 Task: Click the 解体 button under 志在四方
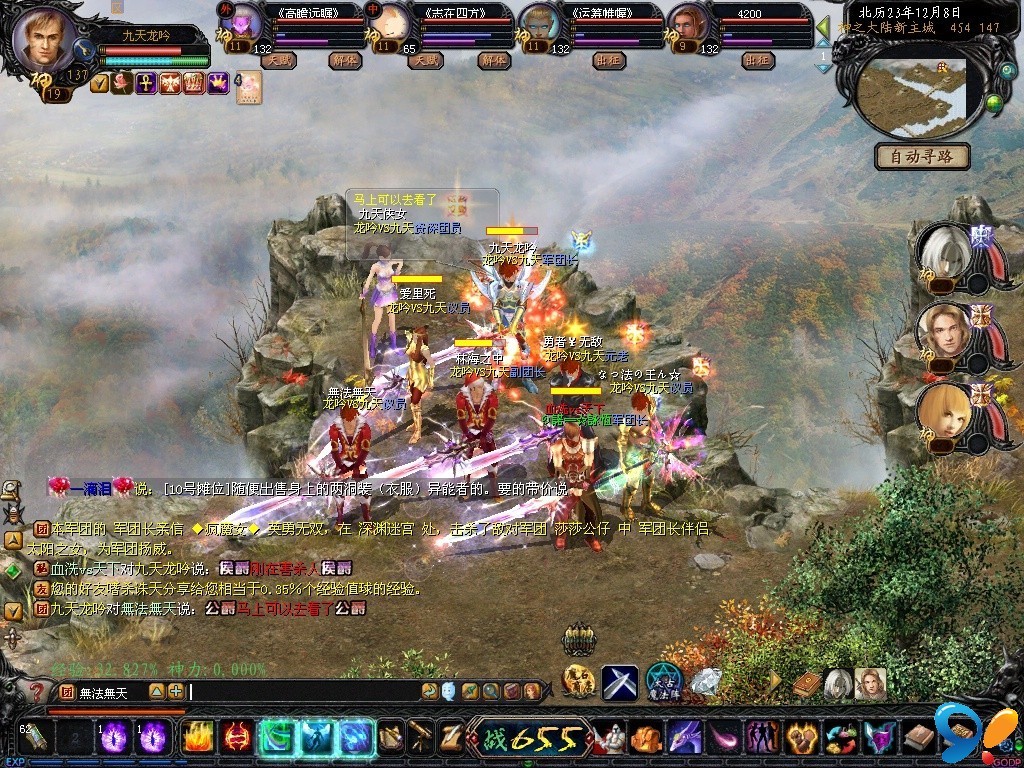click(x=491, y=60)
